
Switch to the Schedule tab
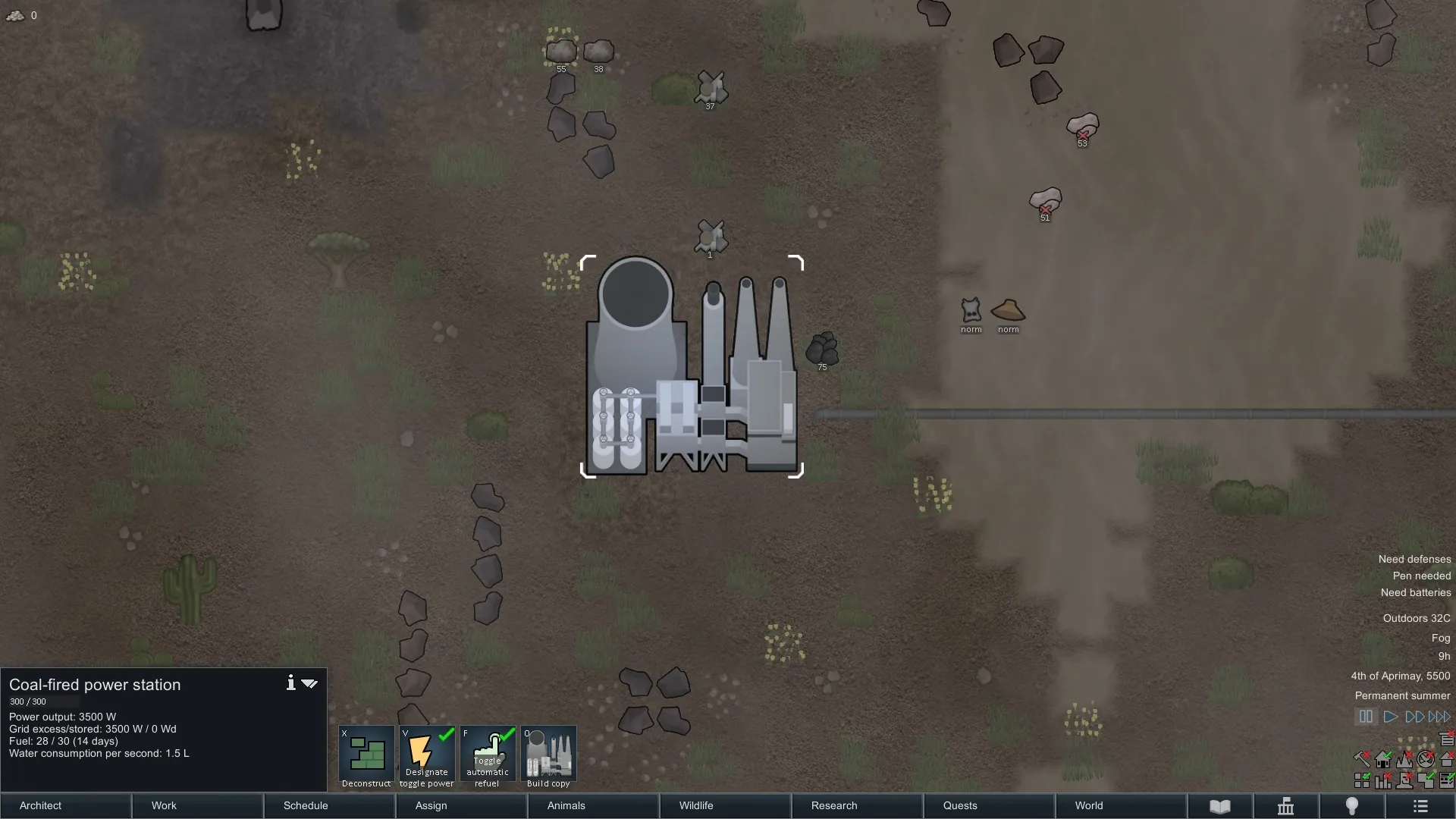click(x=330, y=805)
